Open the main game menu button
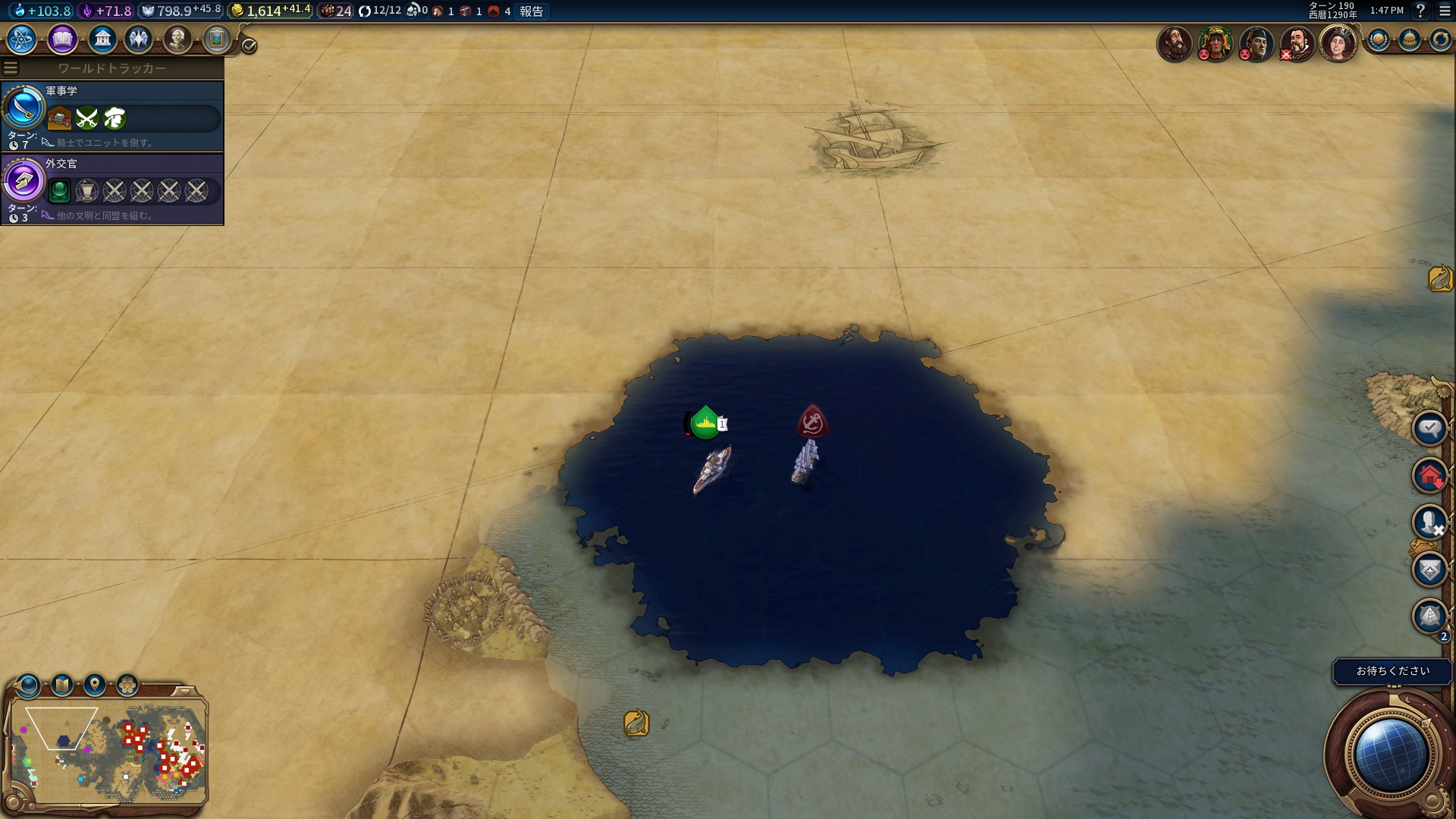This screenshot has height=819, width=1456. pyautogui.click(x=1445, y=11)
